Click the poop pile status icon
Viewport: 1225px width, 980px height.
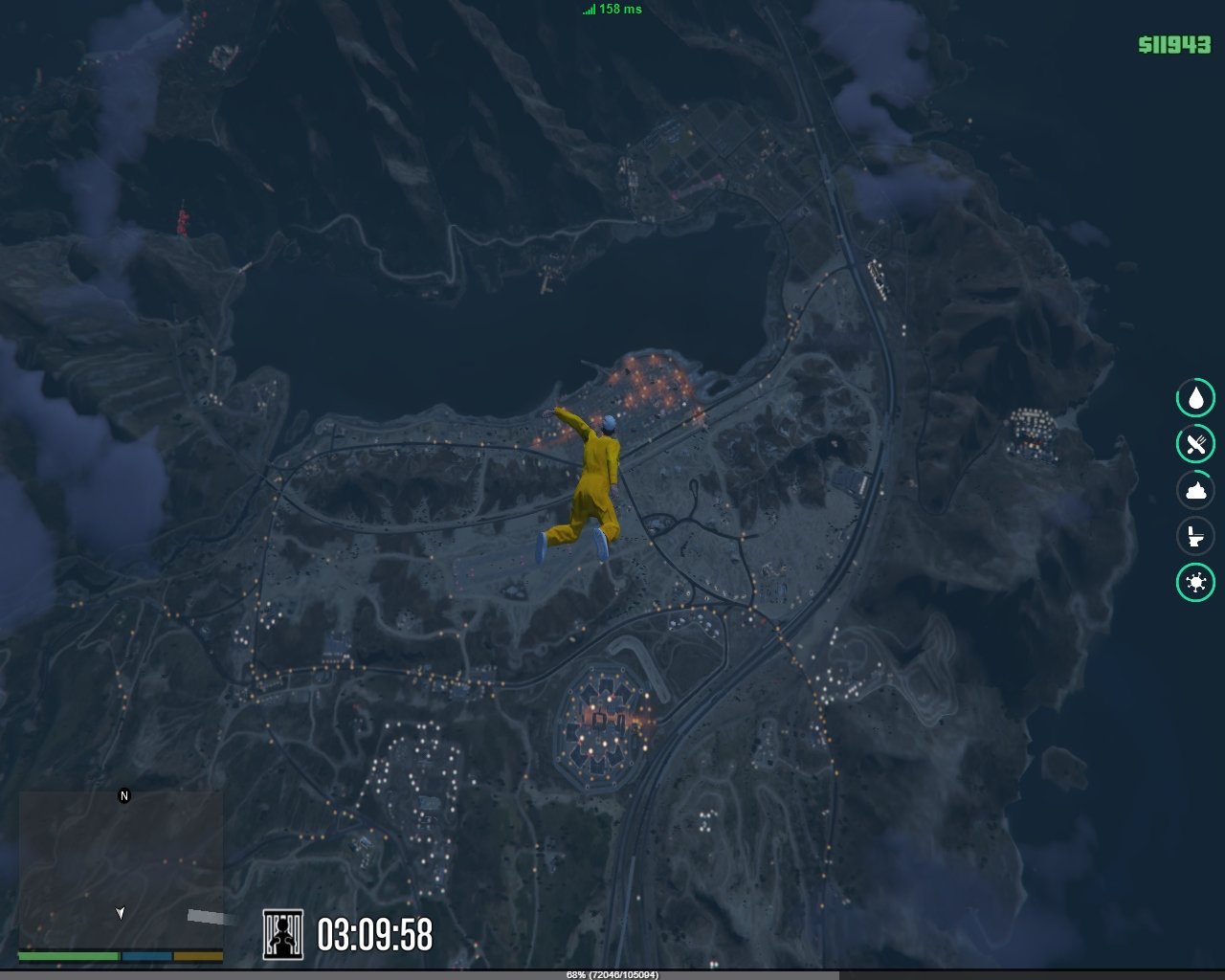click(1195, 490)
